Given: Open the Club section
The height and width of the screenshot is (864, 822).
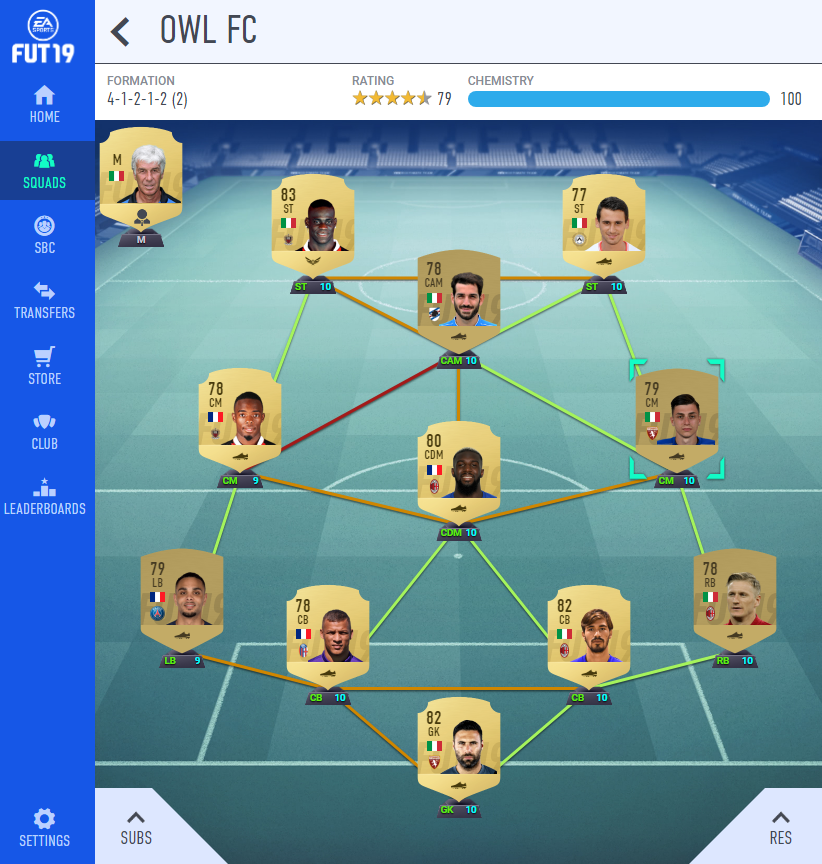Looking at the screenshot, I should [x=45, y=431].
